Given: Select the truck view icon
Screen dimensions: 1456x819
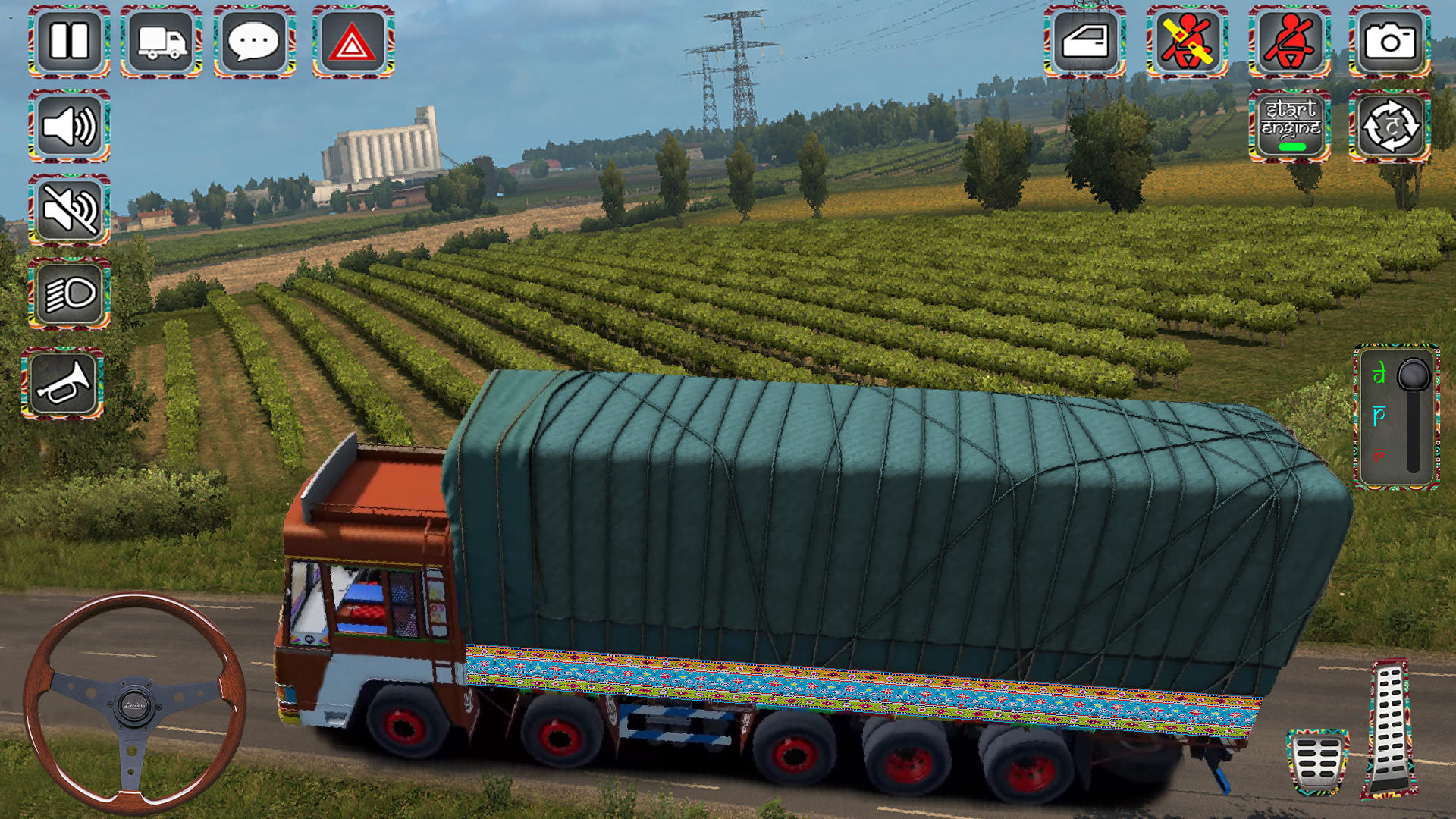Looking at the screenshot, I should [161, 43].
